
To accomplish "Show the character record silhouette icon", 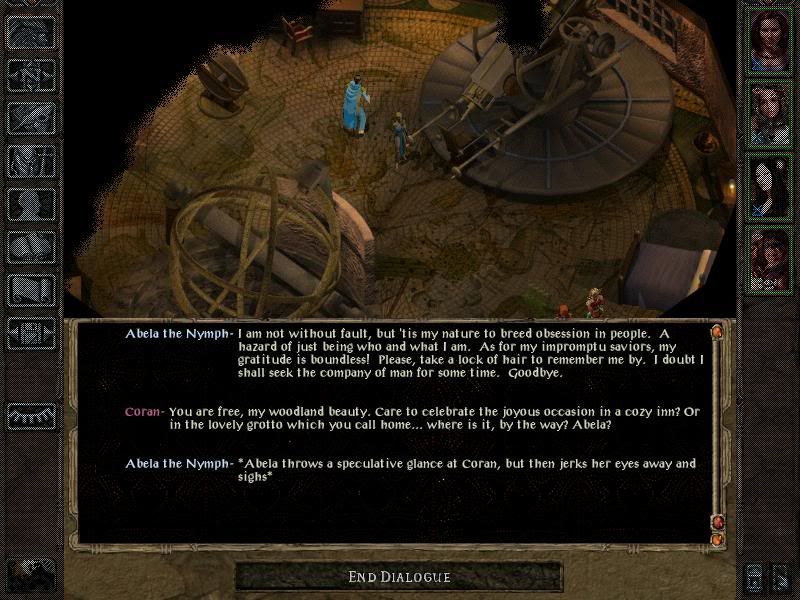I will click(29, 203).
